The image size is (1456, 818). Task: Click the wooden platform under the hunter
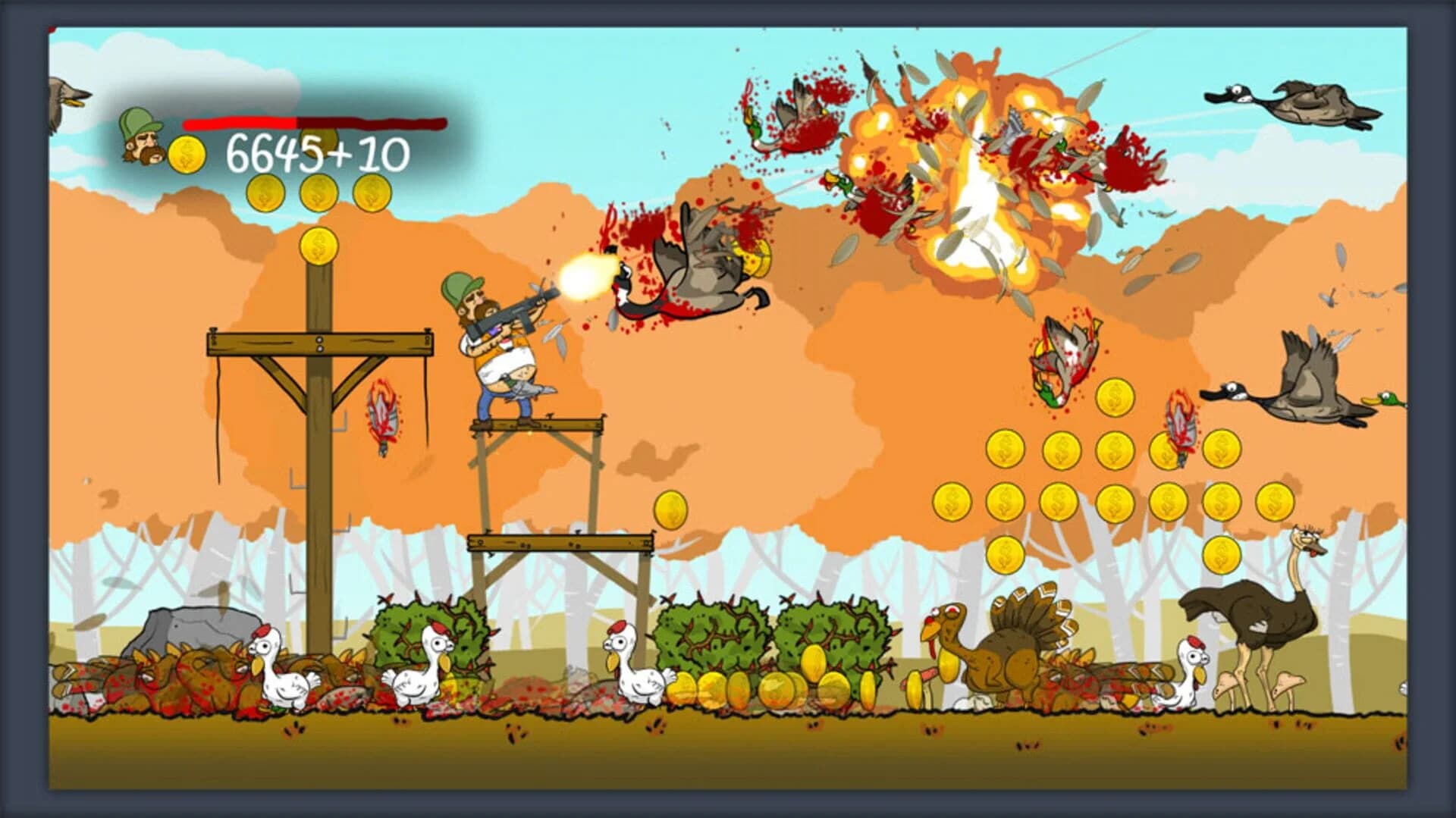coord(538,425)
